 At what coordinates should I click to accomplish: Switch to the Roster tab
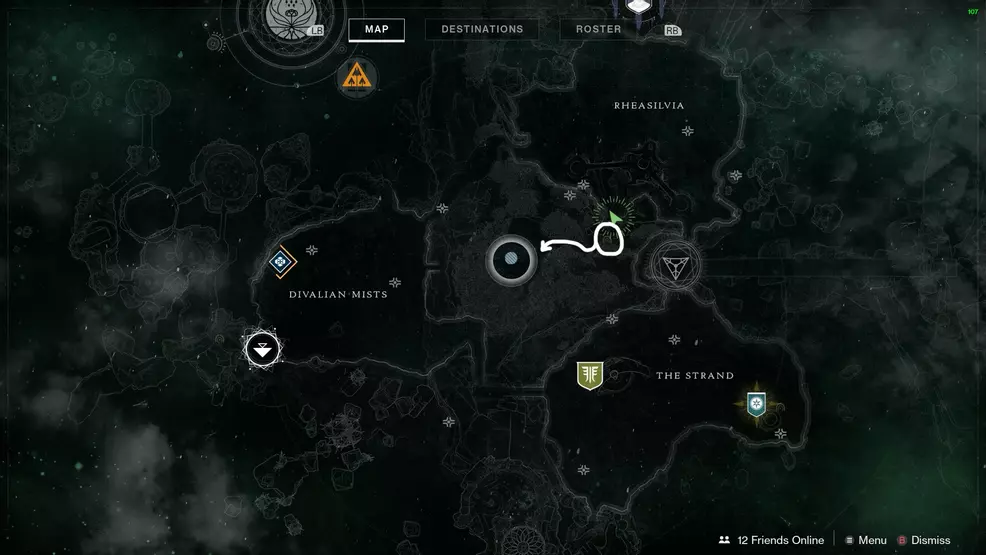[x=599, y=29]
